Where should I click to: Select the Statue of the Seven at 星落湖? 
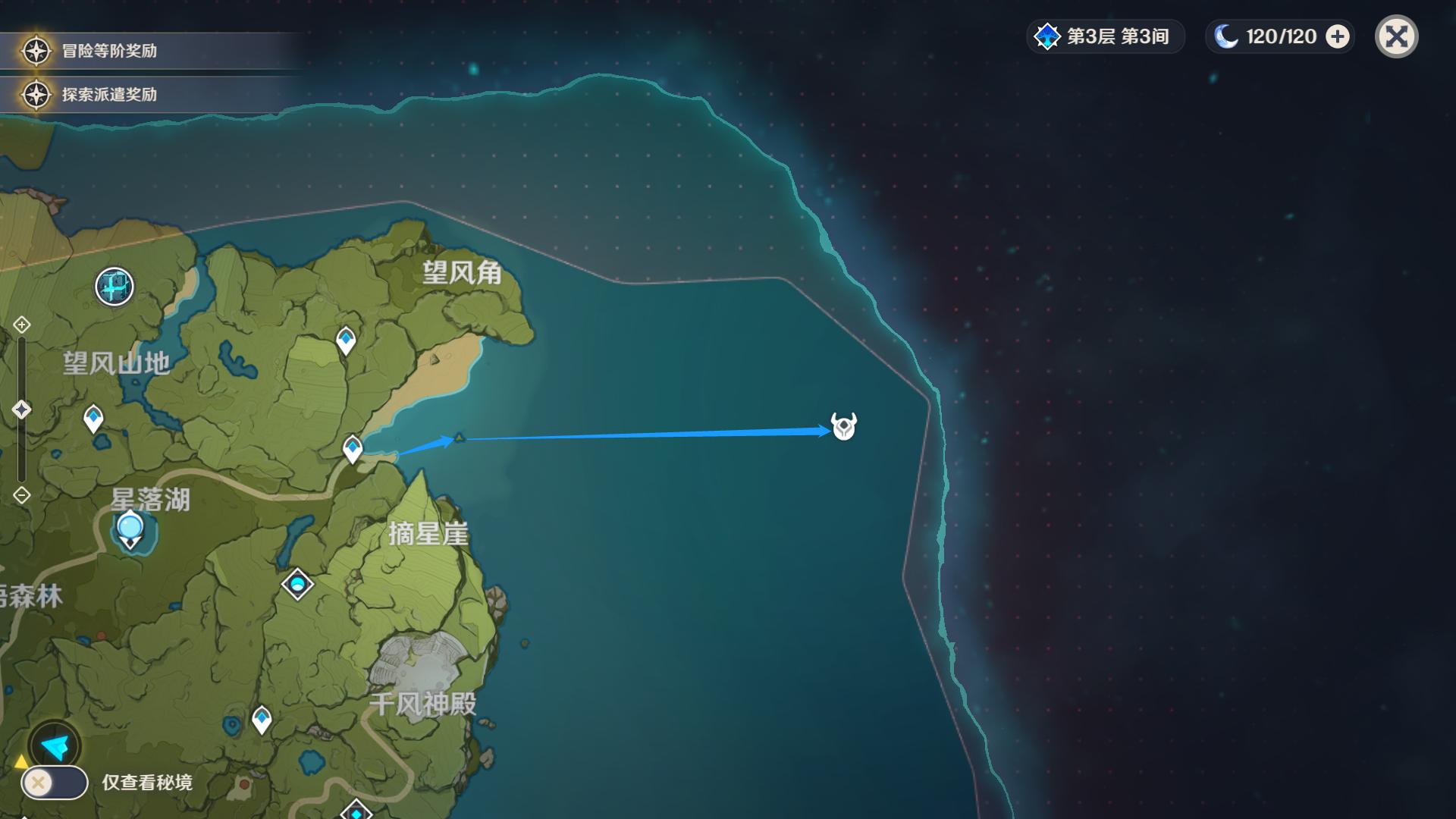coord(130,529)
